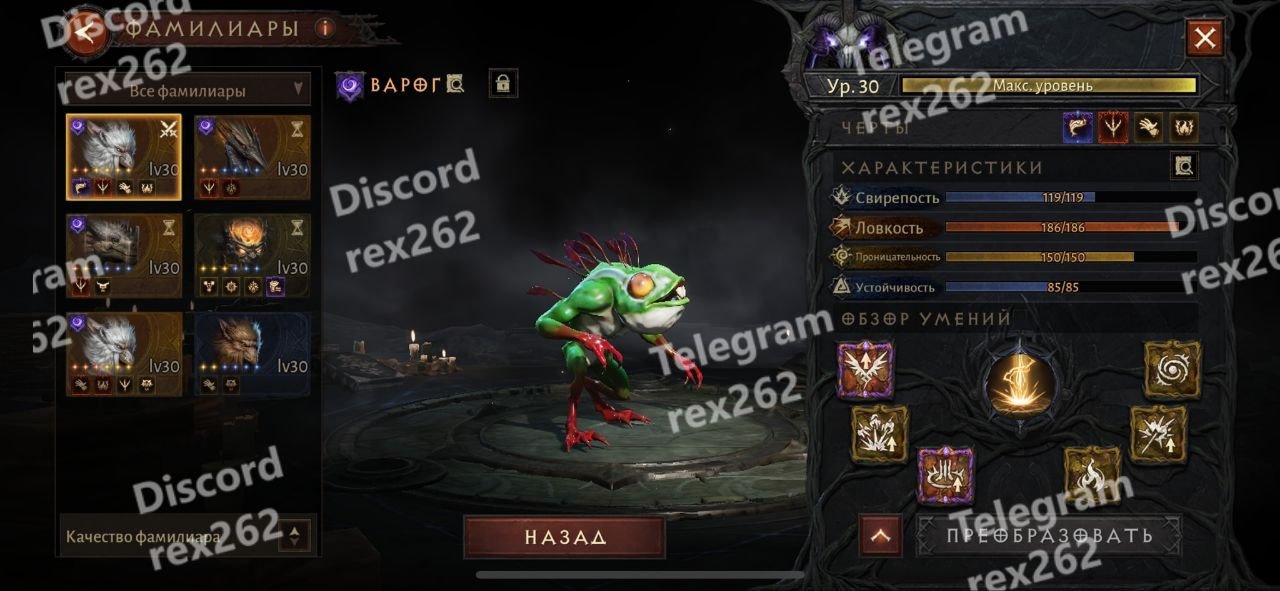1280x591 pixels.
Task: Inspect the flame skill icon
Action: tap(1092, 474)
